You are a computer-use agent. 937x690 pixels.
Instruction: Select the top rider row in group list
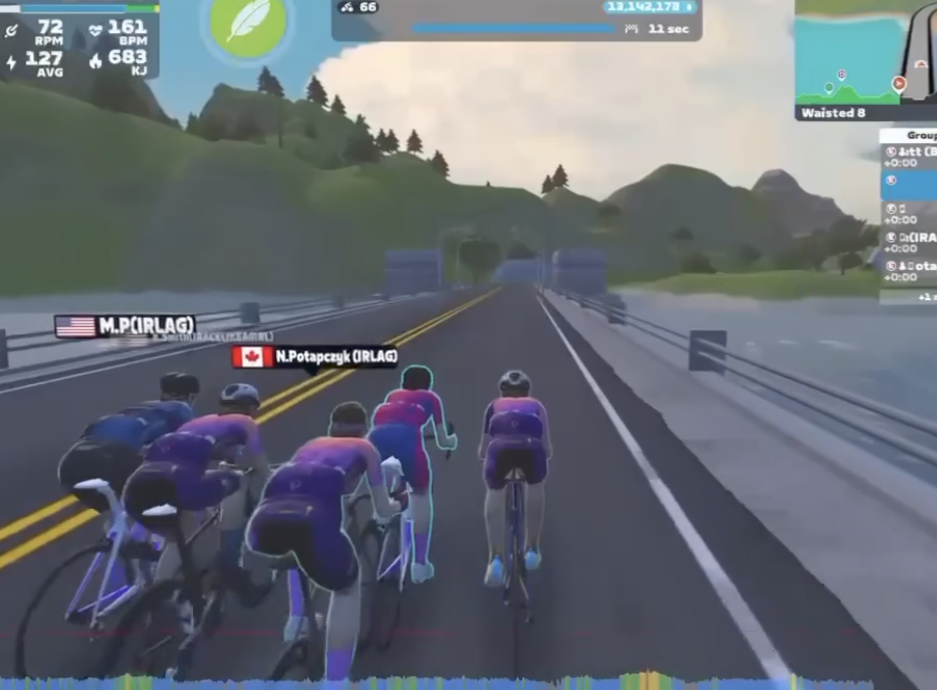(x=909, y=156)
